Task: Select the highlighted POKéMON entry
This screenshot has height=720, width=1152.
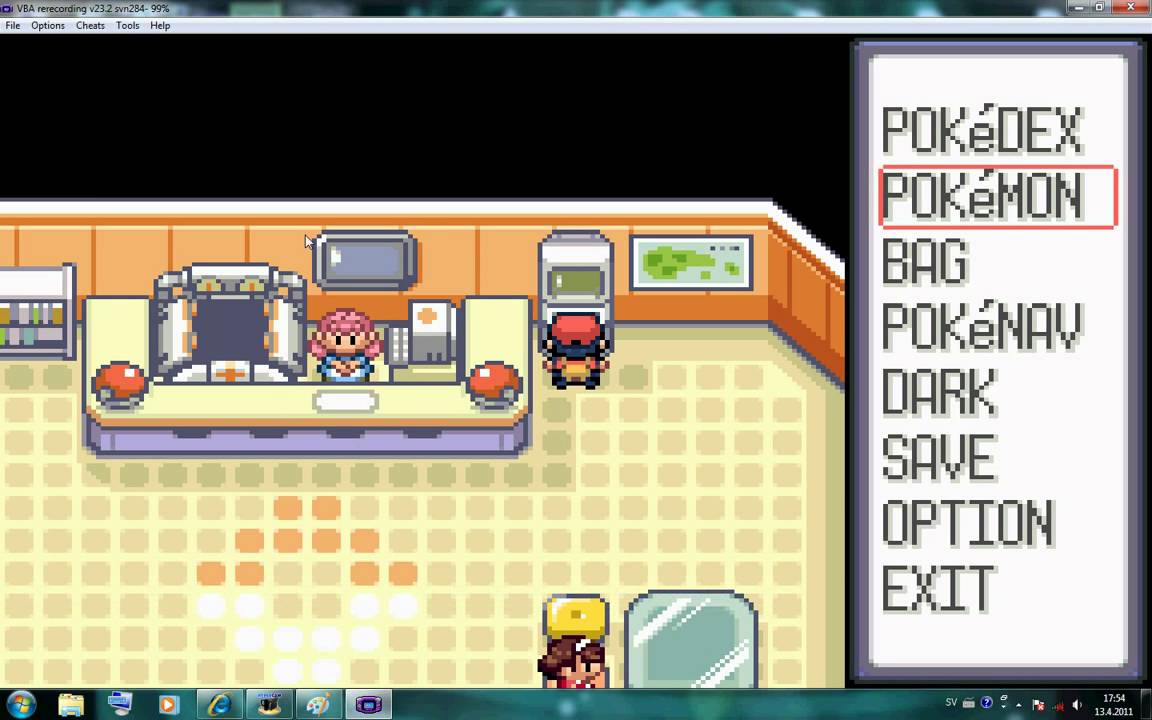Action: [x=983, y=197]
